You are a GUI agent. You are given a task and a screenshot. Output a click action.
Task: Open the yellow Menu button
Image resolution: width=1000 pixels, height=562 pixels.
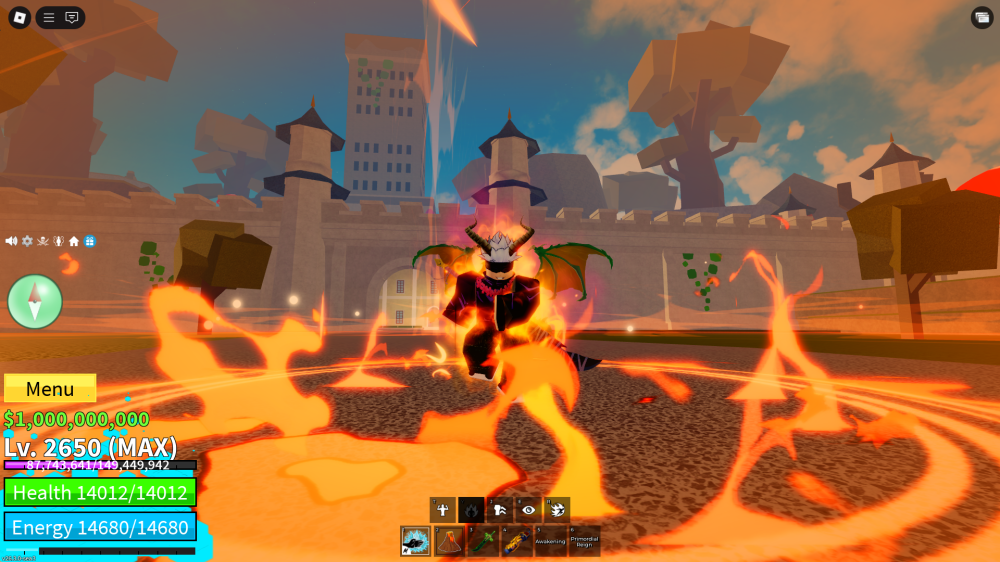pyautogui.click(x=50, y=388)
